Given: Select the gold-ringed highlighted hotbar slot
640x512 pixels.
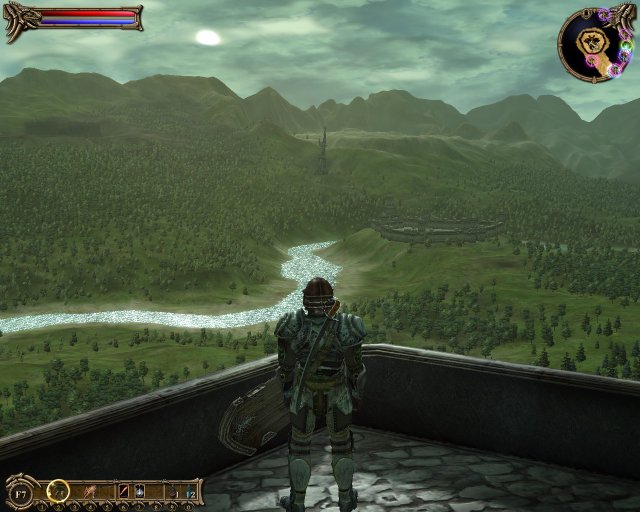Looking at the screenshot, I should [x=59, y=491].
